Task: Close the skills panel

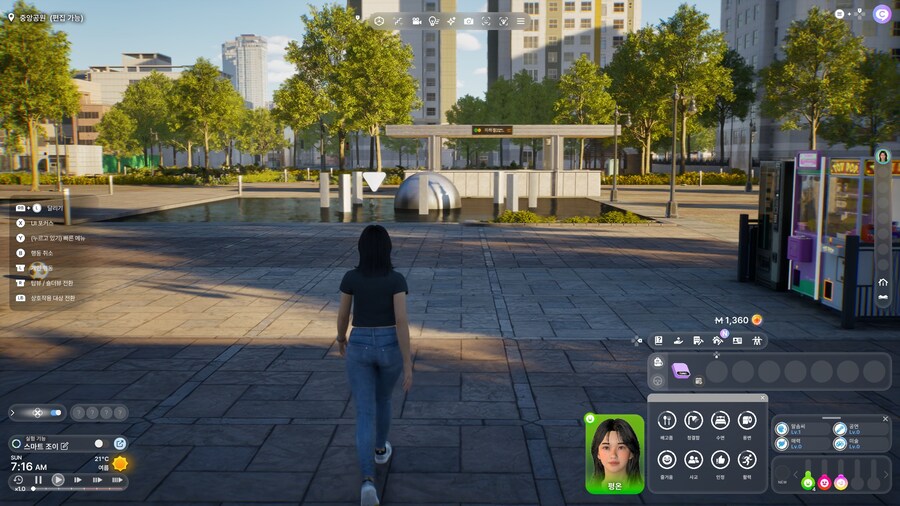Action: tap(885, 419)
